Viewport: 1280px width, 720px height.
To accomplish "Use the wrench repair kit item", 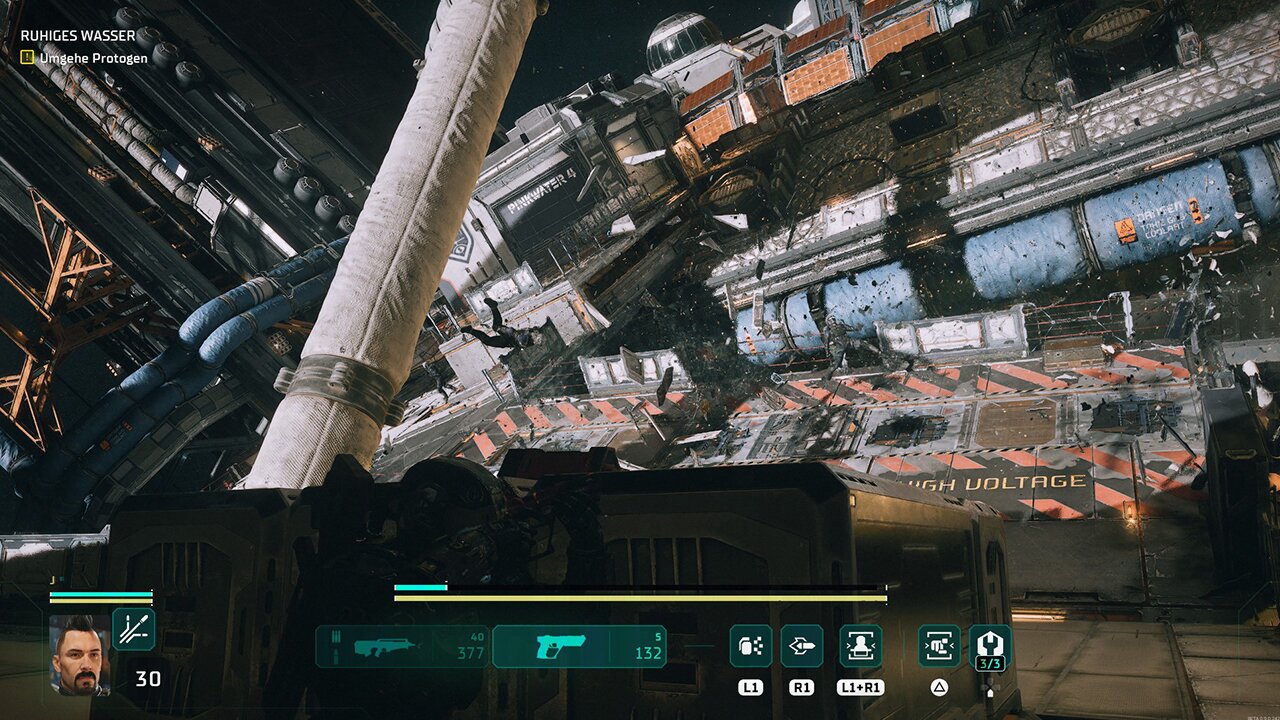I will pos(990,645).
